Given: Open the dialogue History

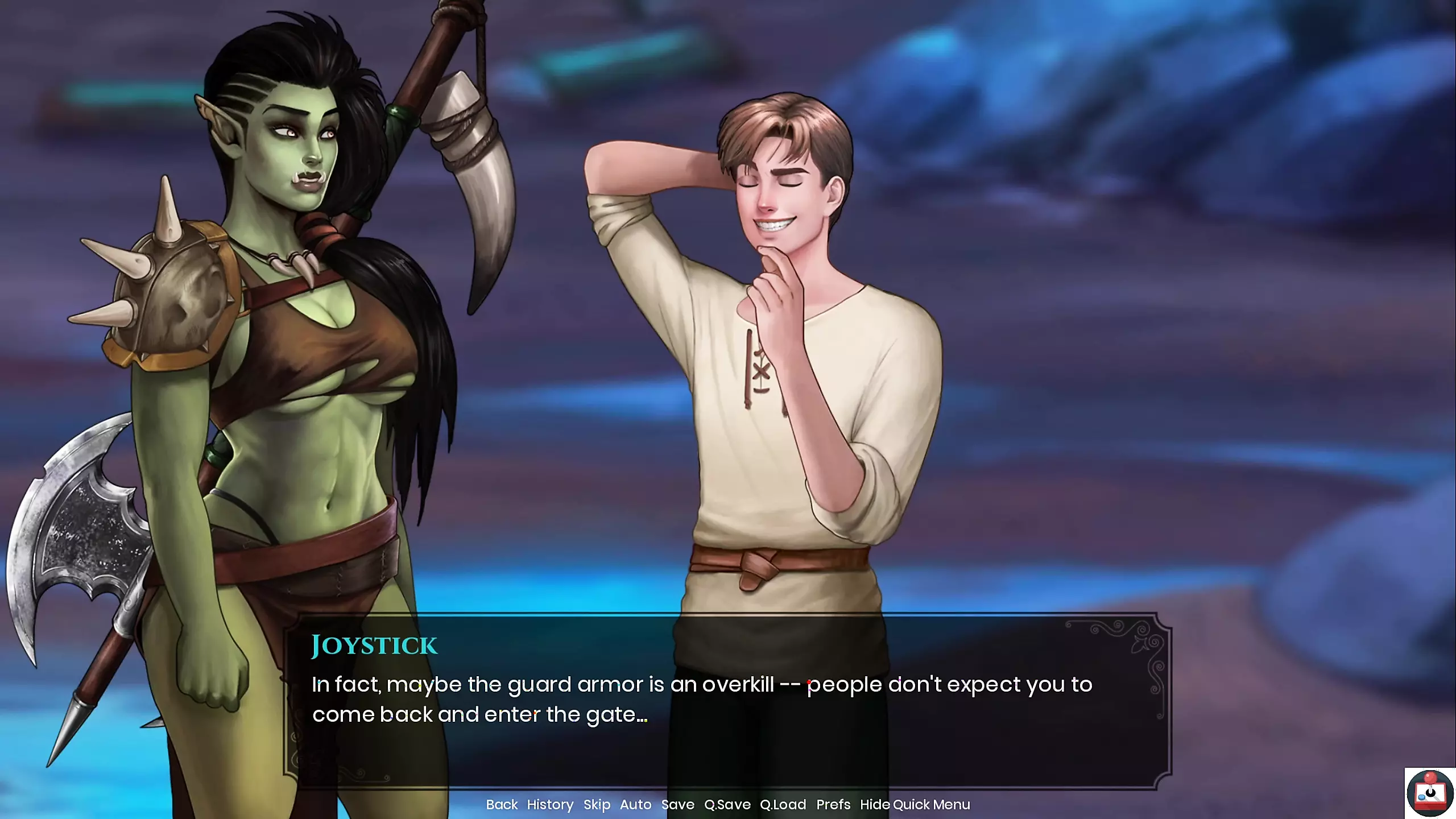Looking at the screenshot, I should 550,804.
